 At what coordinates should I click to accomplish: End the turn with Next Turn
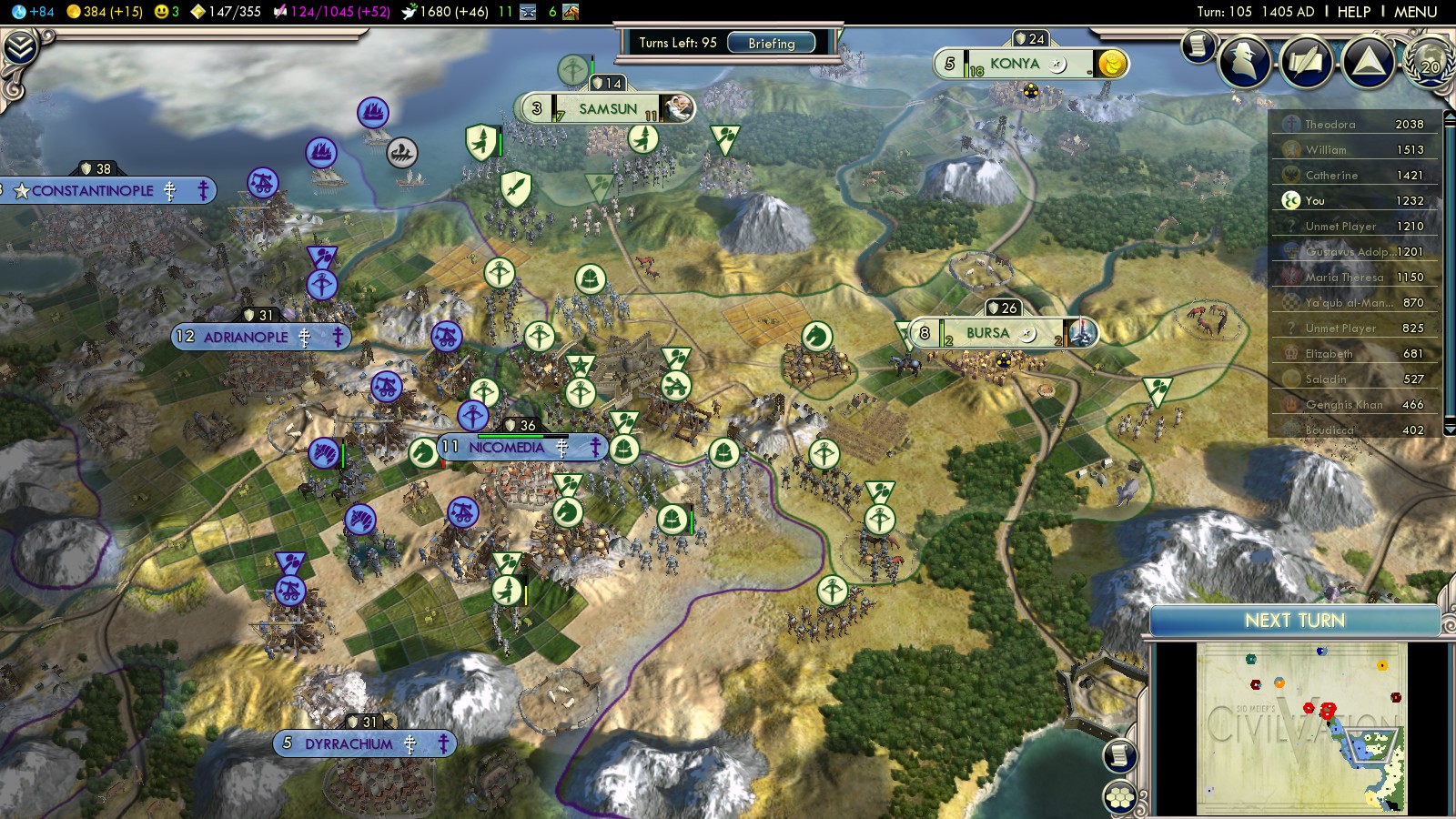1294,621
